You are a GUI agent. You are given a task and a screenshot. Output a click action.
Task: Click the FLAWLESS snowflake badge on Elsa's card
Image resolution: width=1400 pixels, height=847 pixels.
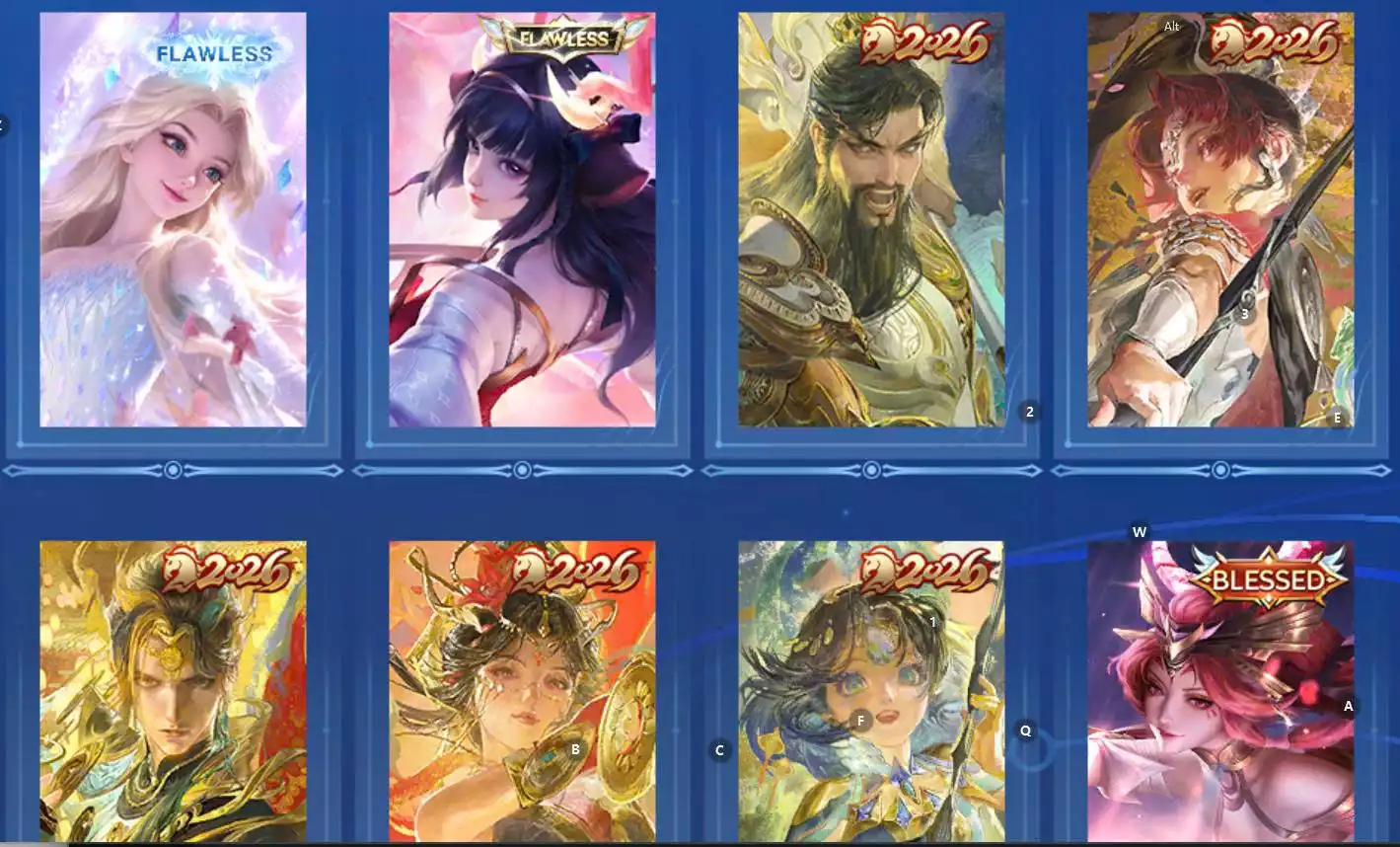pyautogui.click(x=211, y=55)
